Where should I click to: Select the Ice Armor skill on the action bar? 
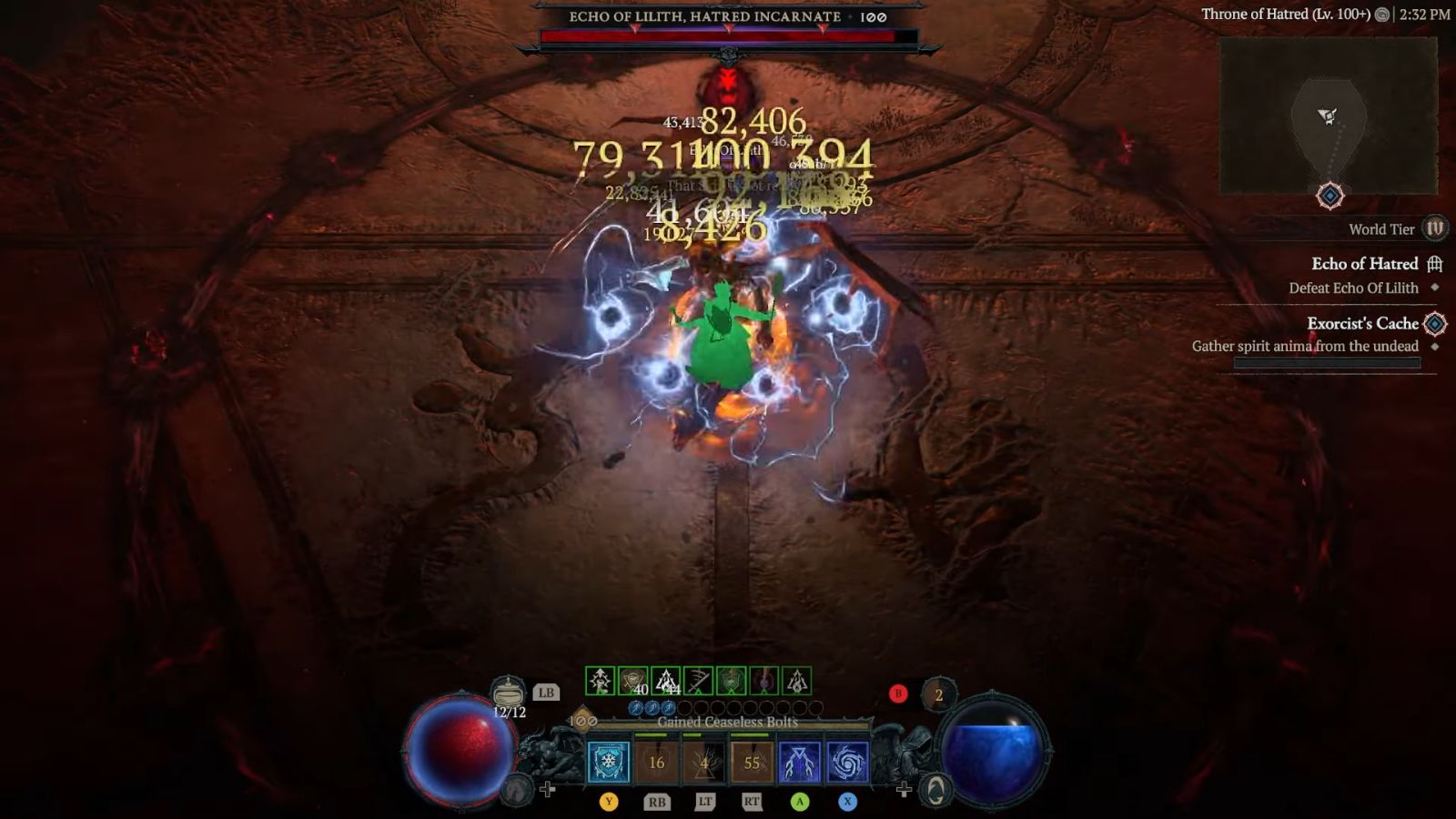607,761
